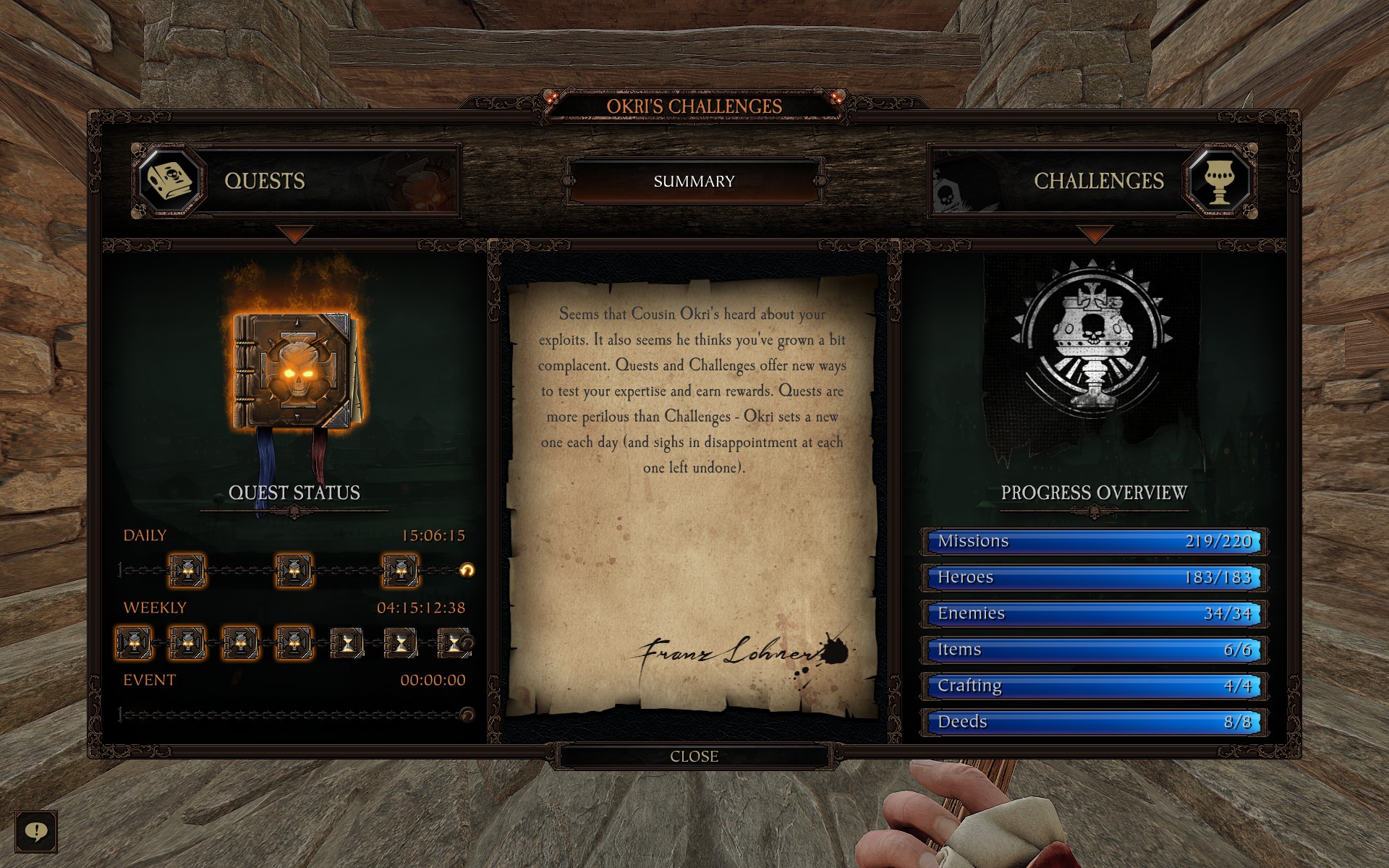Image resolution: width=1389 pixels, height=868 pixels.
Task: Select the Heroes progress row
Action: [1094, 577]
